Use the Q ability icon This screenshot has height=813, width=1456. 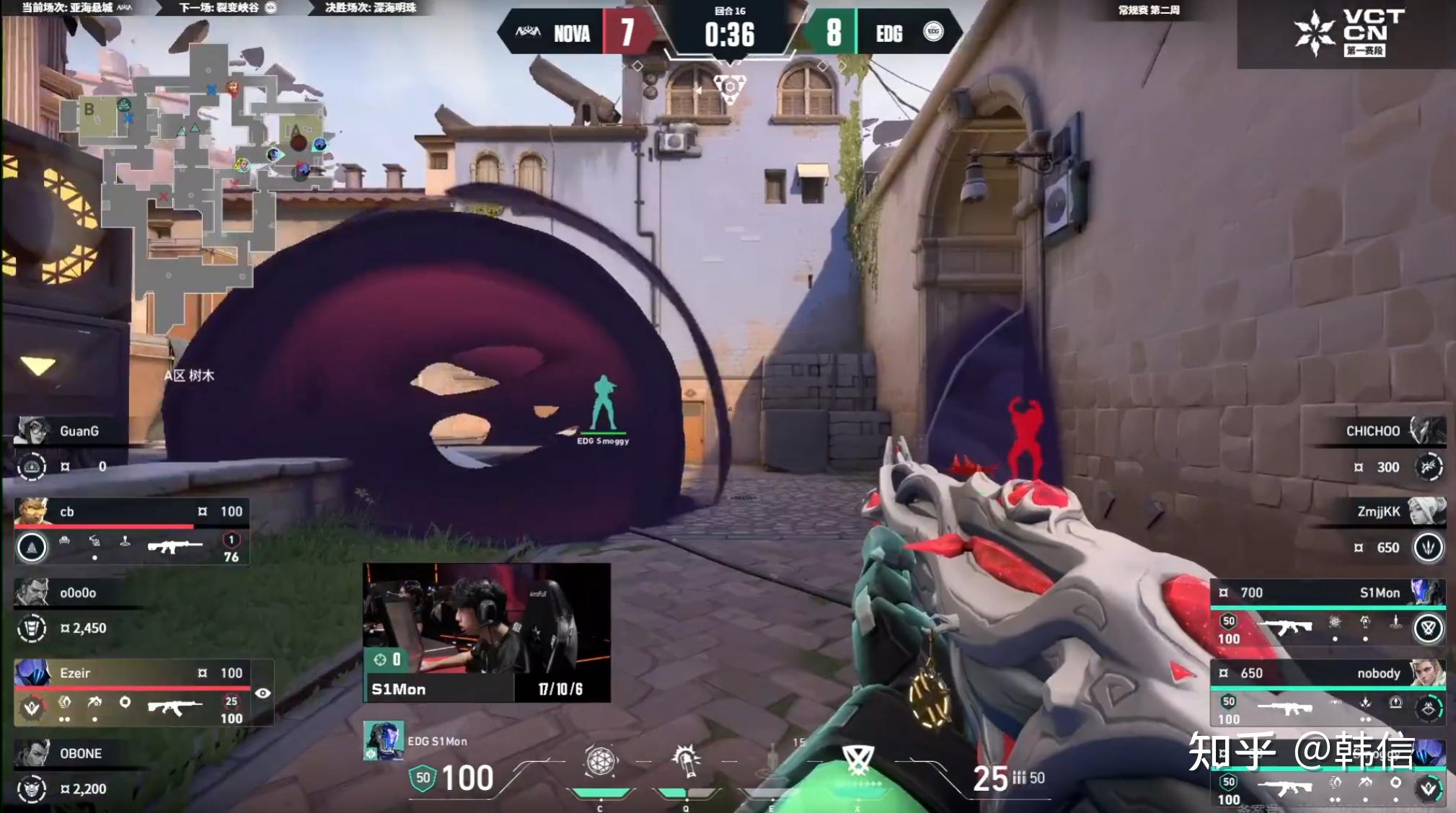[x=686, y=761]
